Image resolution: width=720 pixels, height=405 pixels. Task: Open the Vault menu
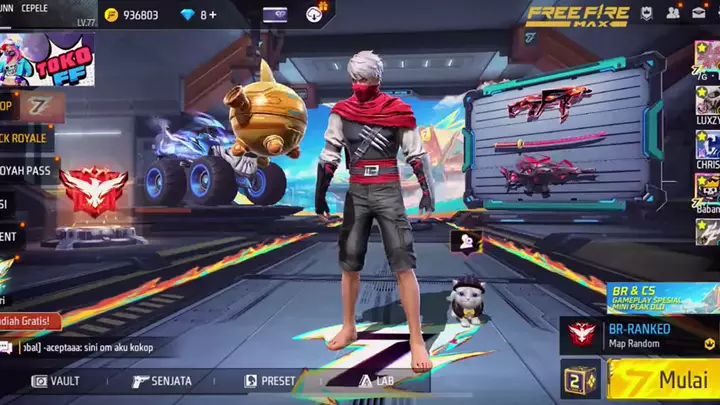coord(56,381)
